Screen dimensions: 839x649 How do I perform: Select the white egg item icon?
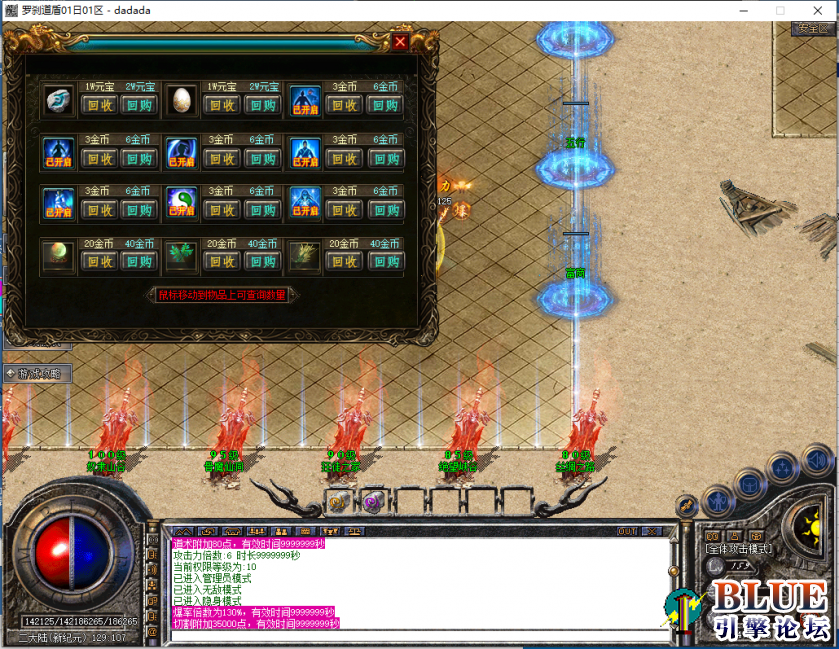coord(181,100)
